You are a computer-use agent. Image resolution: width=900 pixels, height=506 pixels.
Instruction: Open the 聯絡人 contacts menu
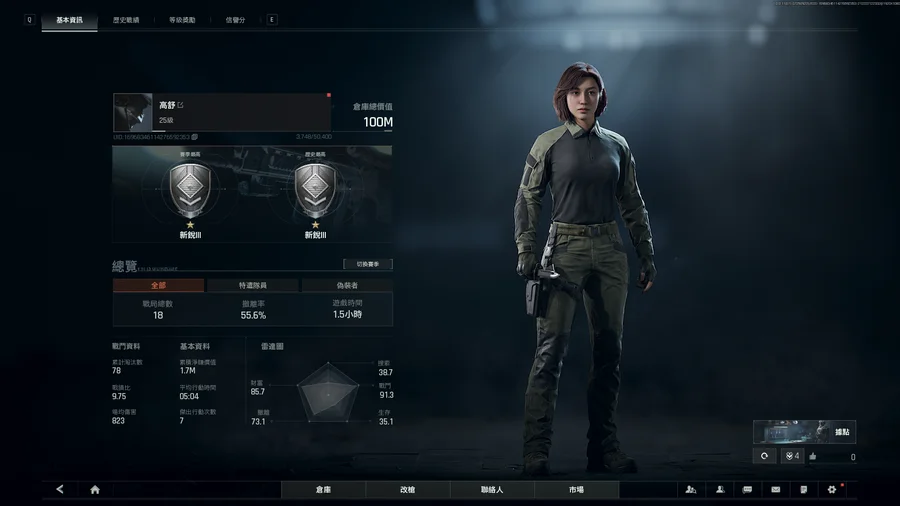(x=492, y=490)
